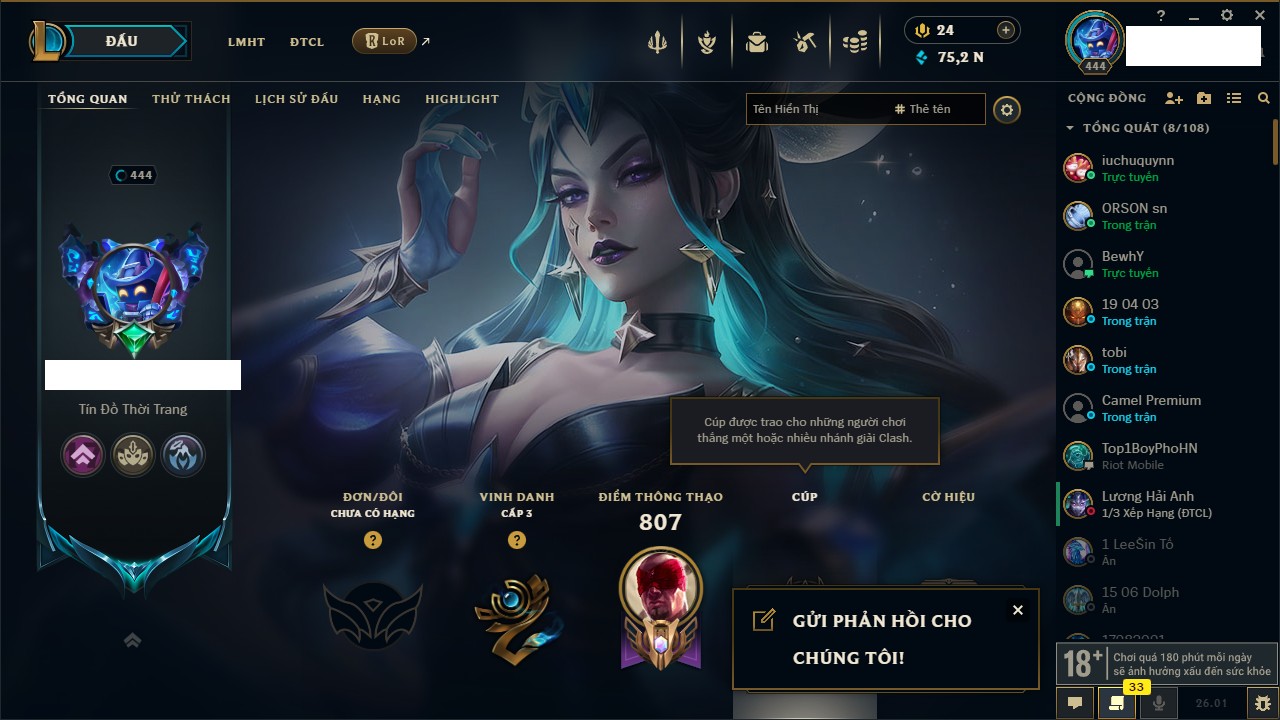
Task: Collapse the TỔNG QUÁT friends group
Action: click(1070, 128)
